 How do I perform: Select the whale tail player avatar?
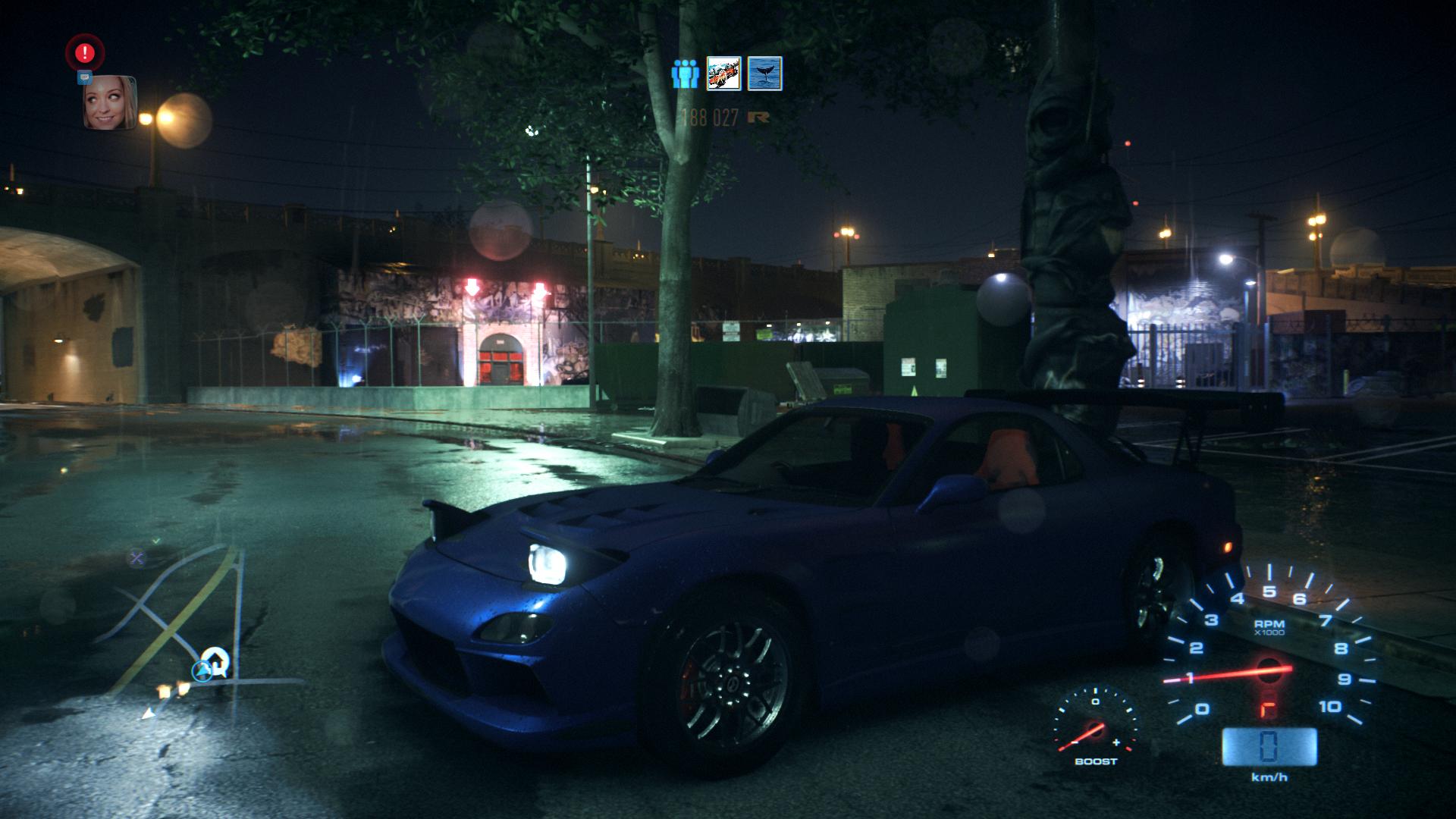[x=764, y=74]
